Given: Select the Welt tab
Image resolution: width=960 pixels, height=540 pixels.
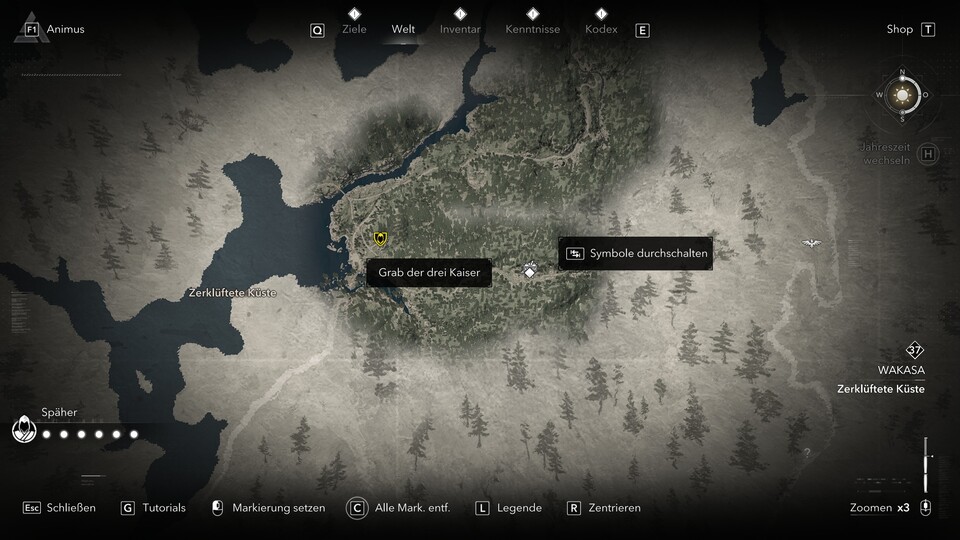Looking at the screenshot, I should pos(403,29).
